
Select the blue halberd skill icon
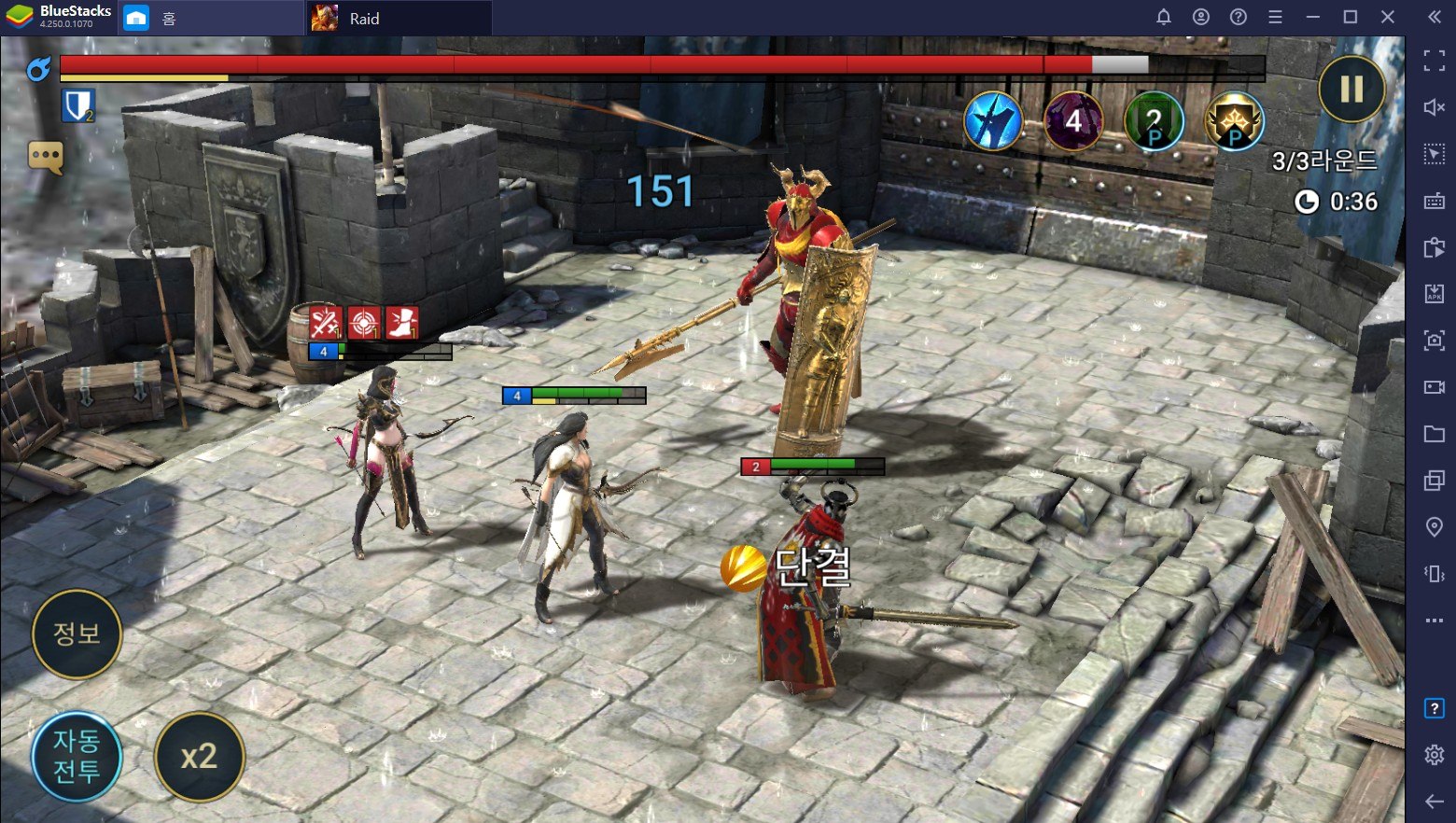point(993,121)
